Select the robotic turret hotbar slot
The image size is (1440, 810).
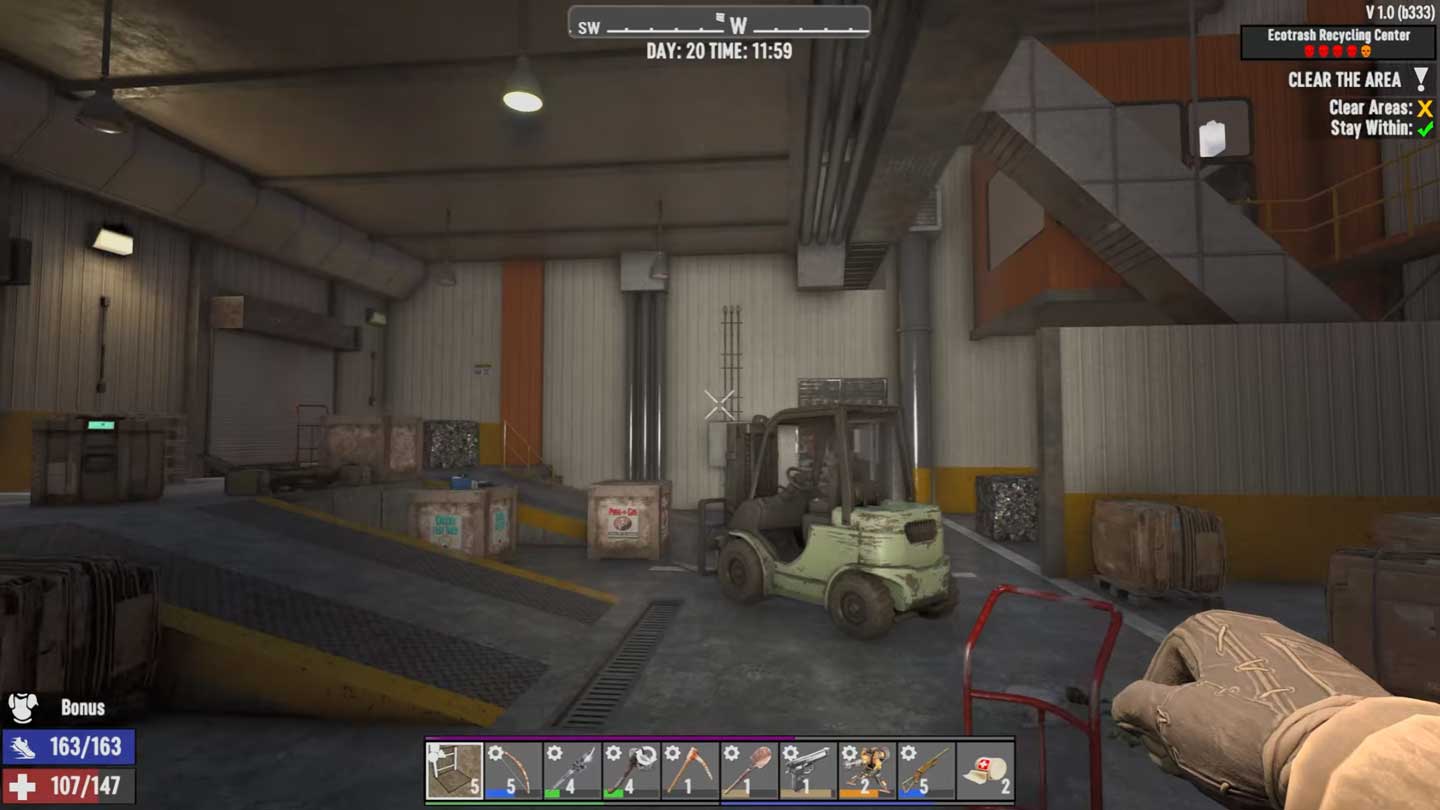pyautogui.click(x=867, y=770)
